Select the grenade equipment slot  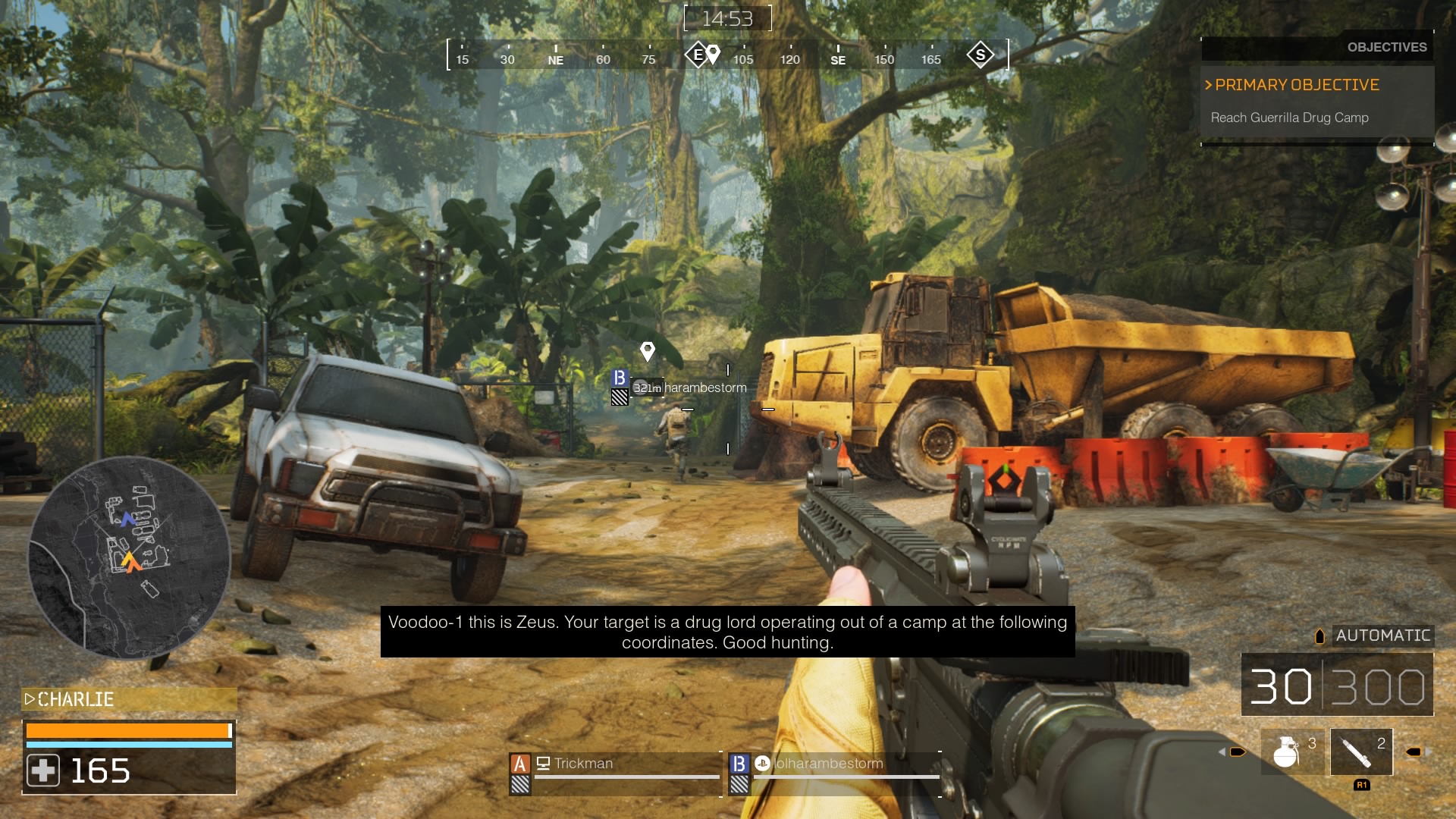click(x=1291, y=752)
